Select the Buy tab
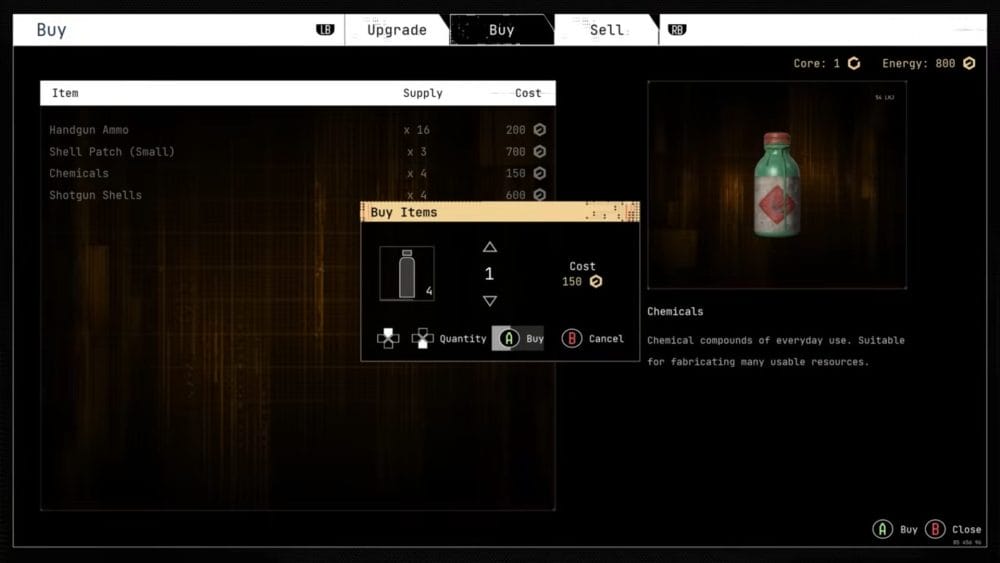This screenshot has height=563, width=1000. (501, 30)
